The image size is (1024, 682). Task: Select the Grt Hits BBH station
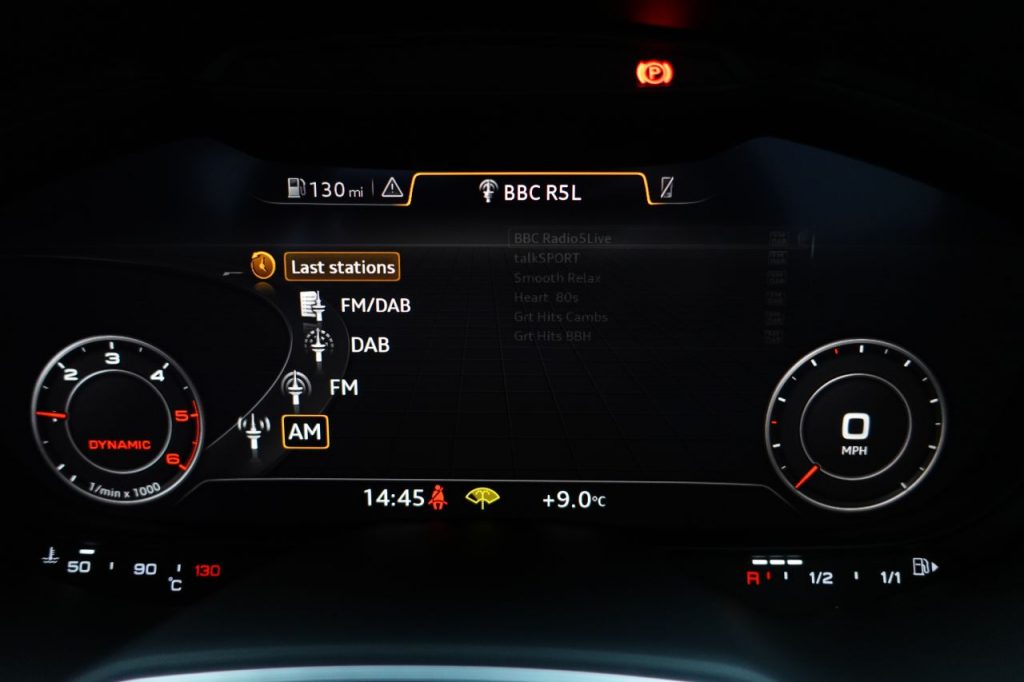552,336
